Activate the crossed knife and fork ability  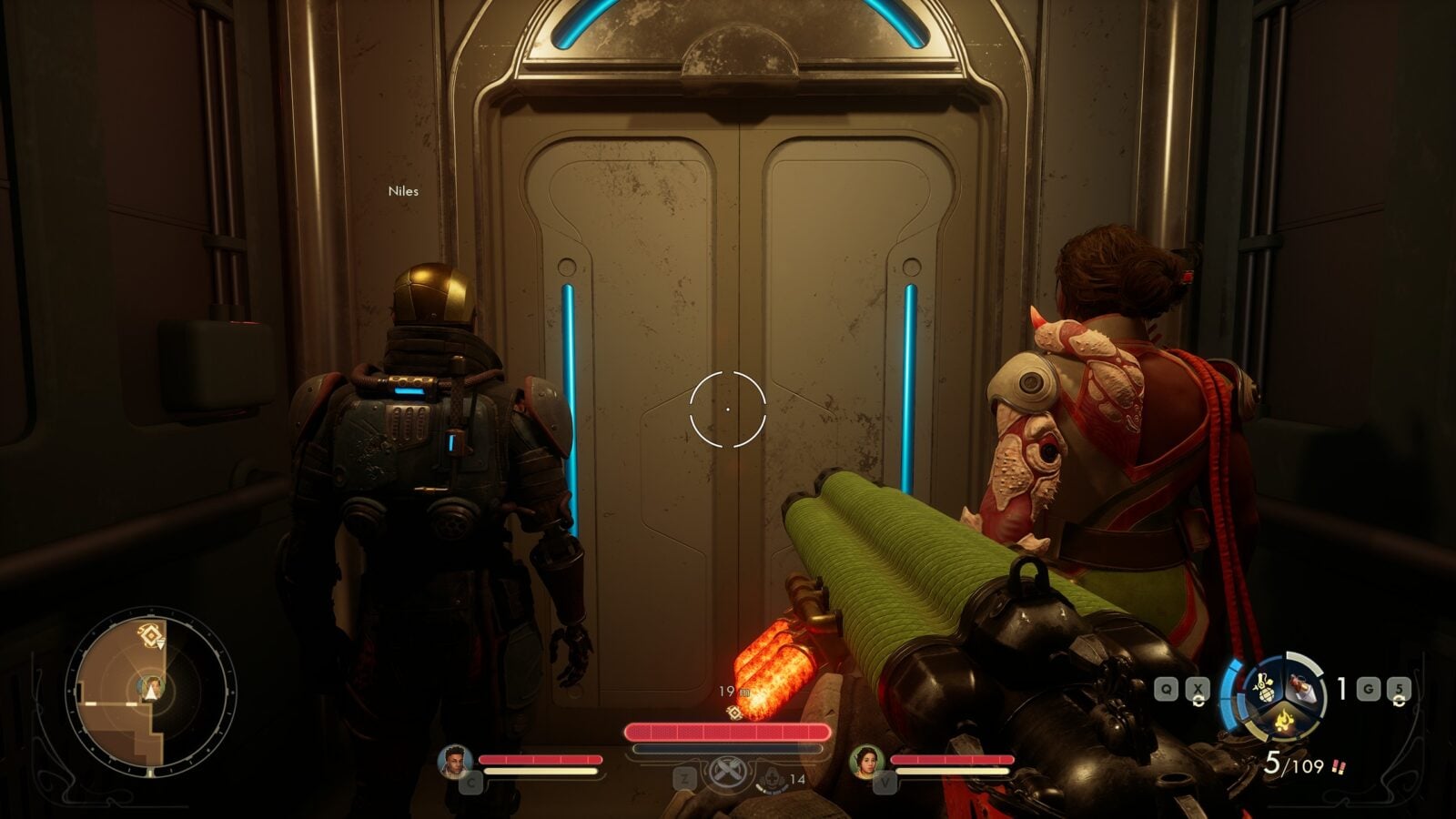pyautogui.click(x=726, y=771)
